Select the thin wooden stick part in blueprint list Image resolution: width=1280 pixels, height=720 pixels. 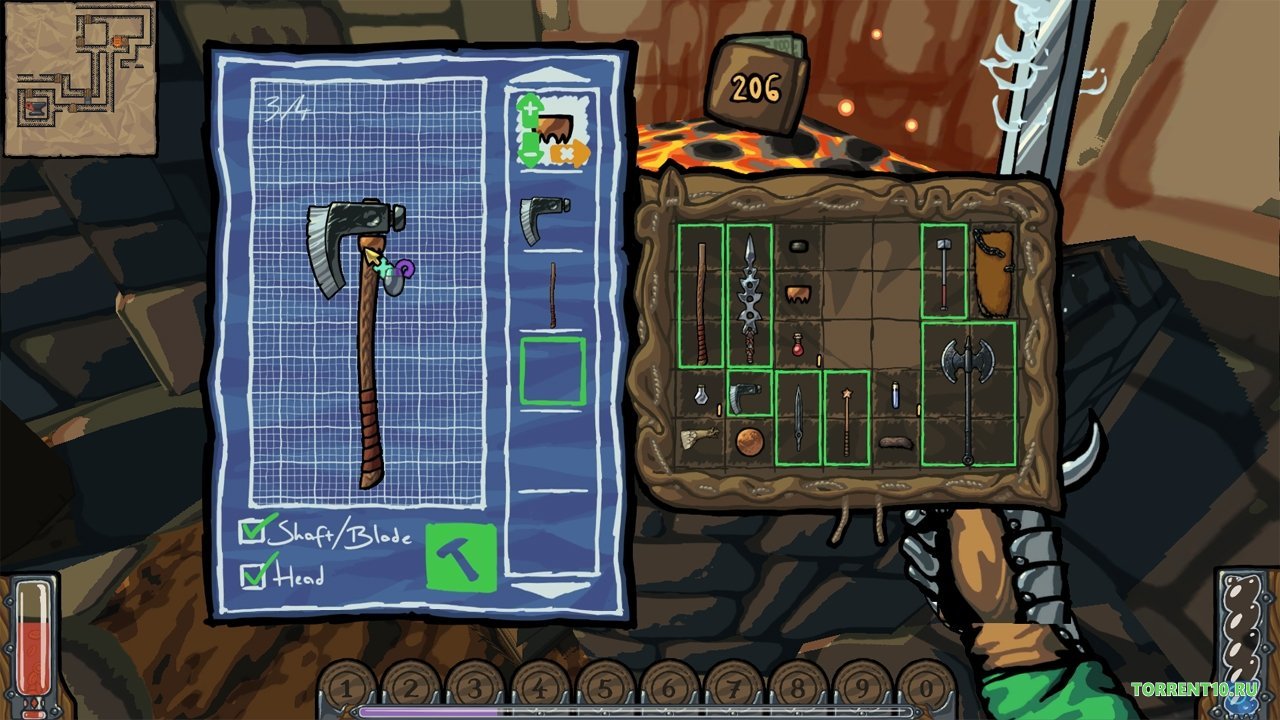pos(552,295)
